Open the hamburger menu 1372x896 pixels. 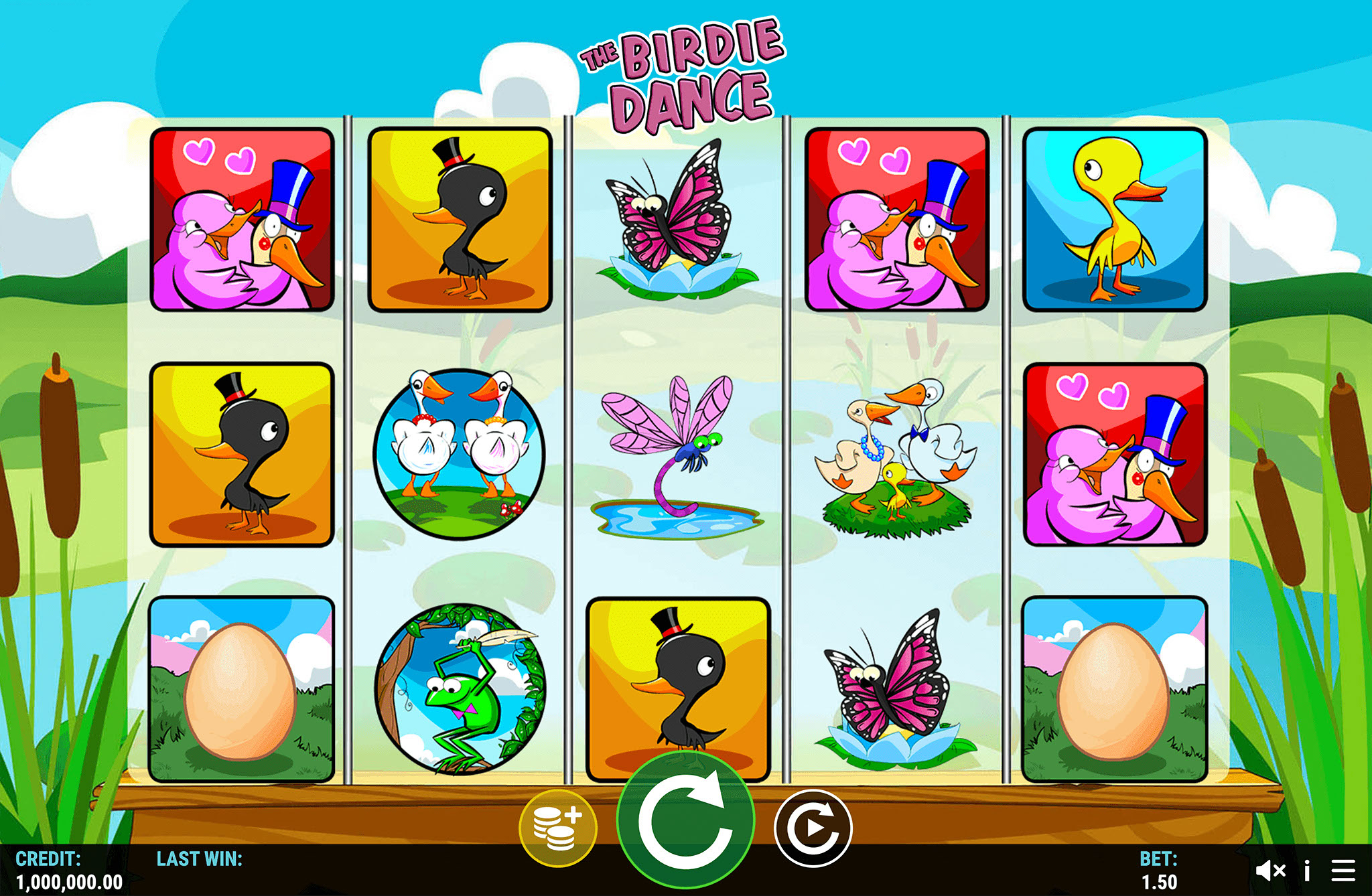(x=1343, y=871)
